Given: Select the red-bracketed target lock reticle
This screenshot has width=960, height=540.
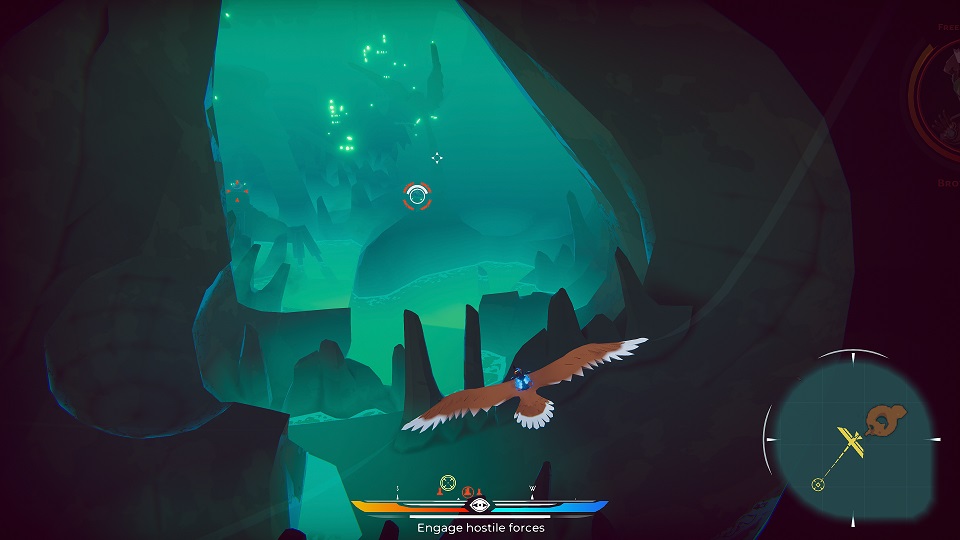Looking at the screenshot, I should click(x=417, y=196).
